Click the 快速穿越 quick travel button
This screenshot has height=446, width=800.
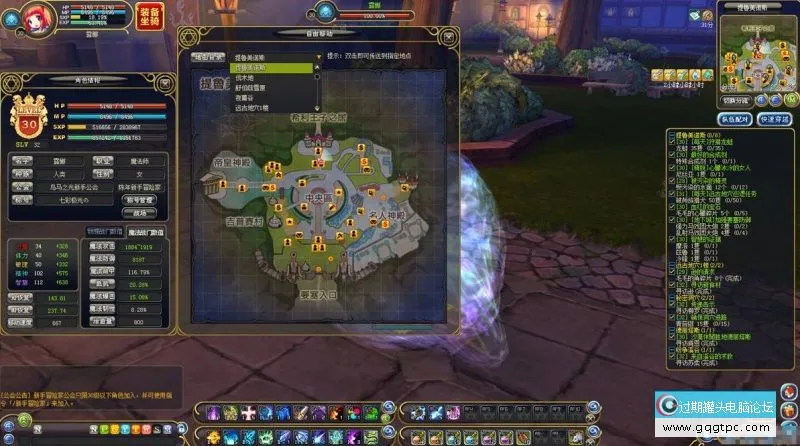coord(774,118)
